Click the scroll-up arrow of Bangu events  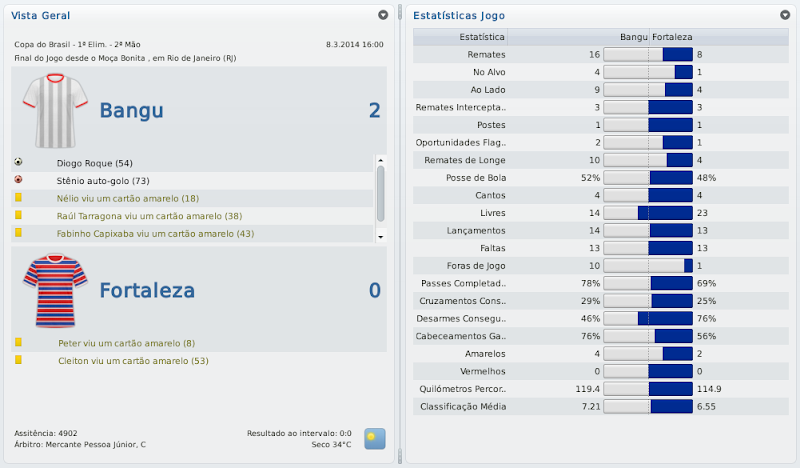pos(380,160)
